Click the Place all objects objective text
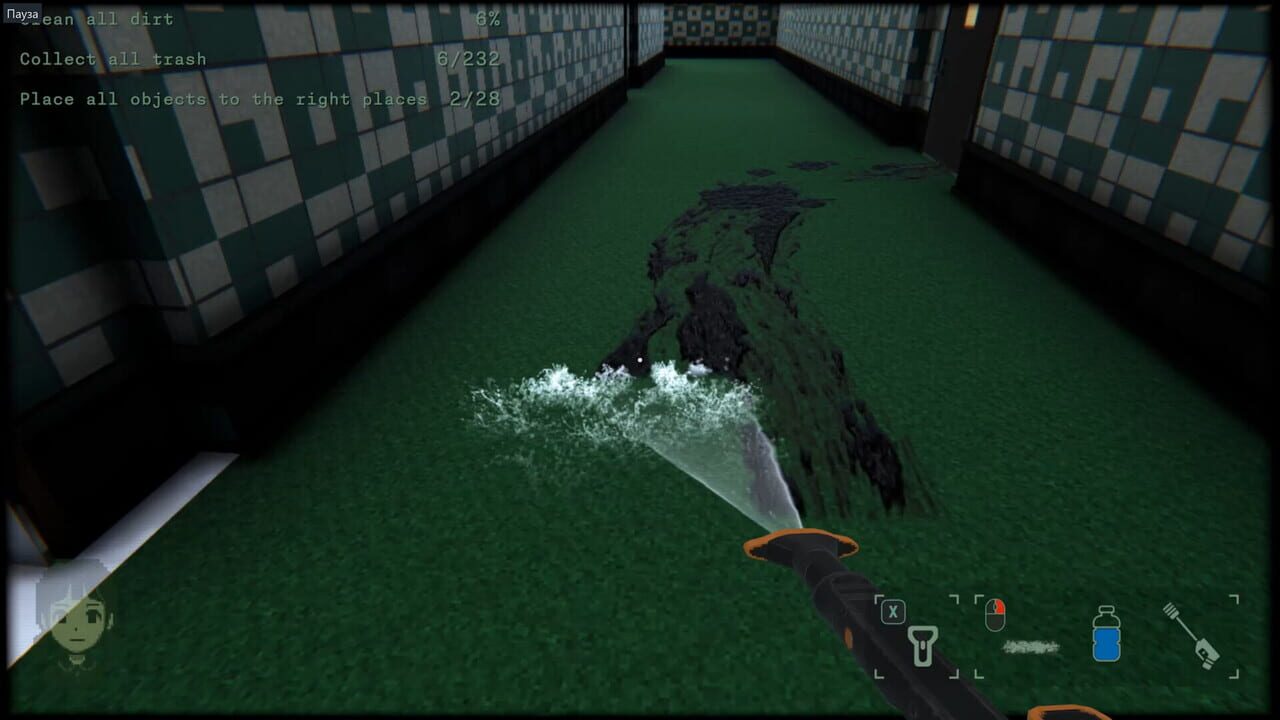1280x720 pixels. 220,99
